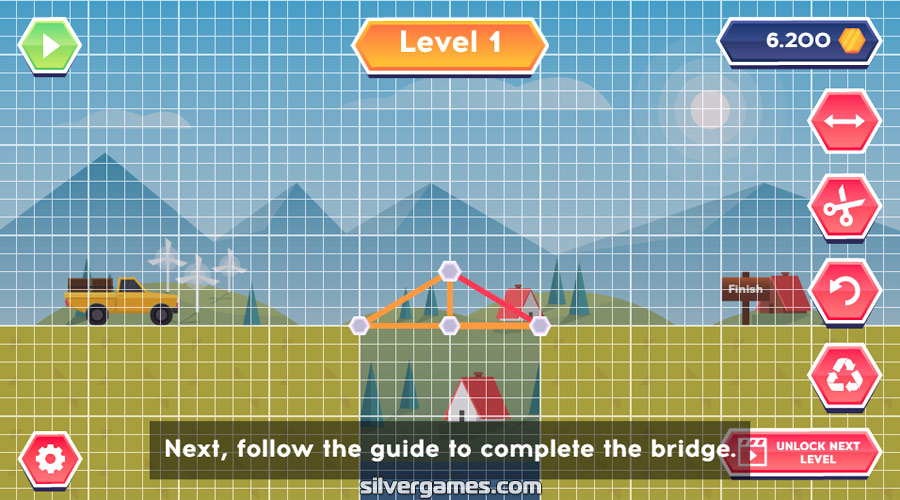Undo the last action with the arrow button

tap(844, 293)
